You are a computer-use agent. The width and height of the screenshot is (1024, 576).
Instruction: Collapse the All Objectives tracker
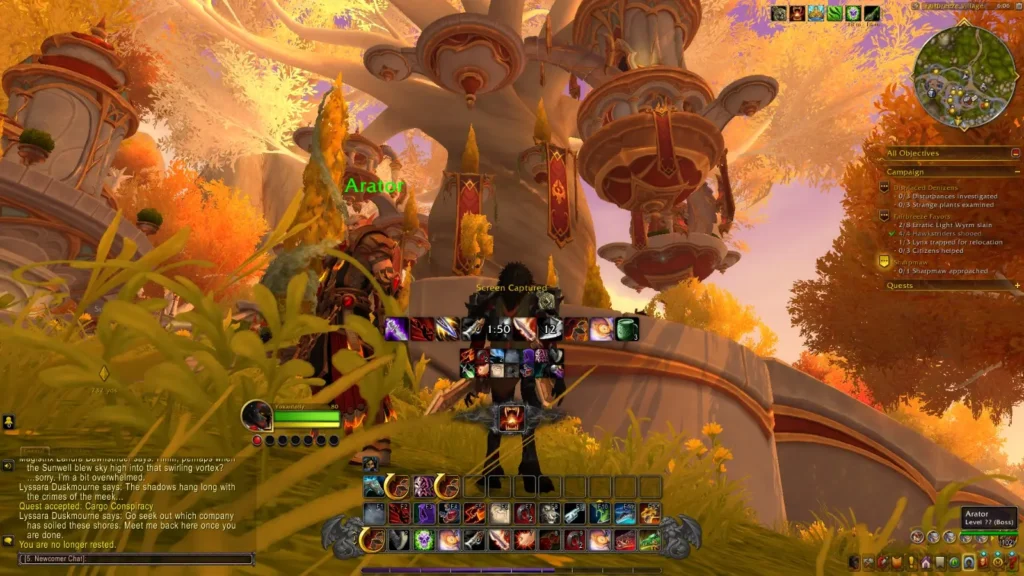(1016, 153)
